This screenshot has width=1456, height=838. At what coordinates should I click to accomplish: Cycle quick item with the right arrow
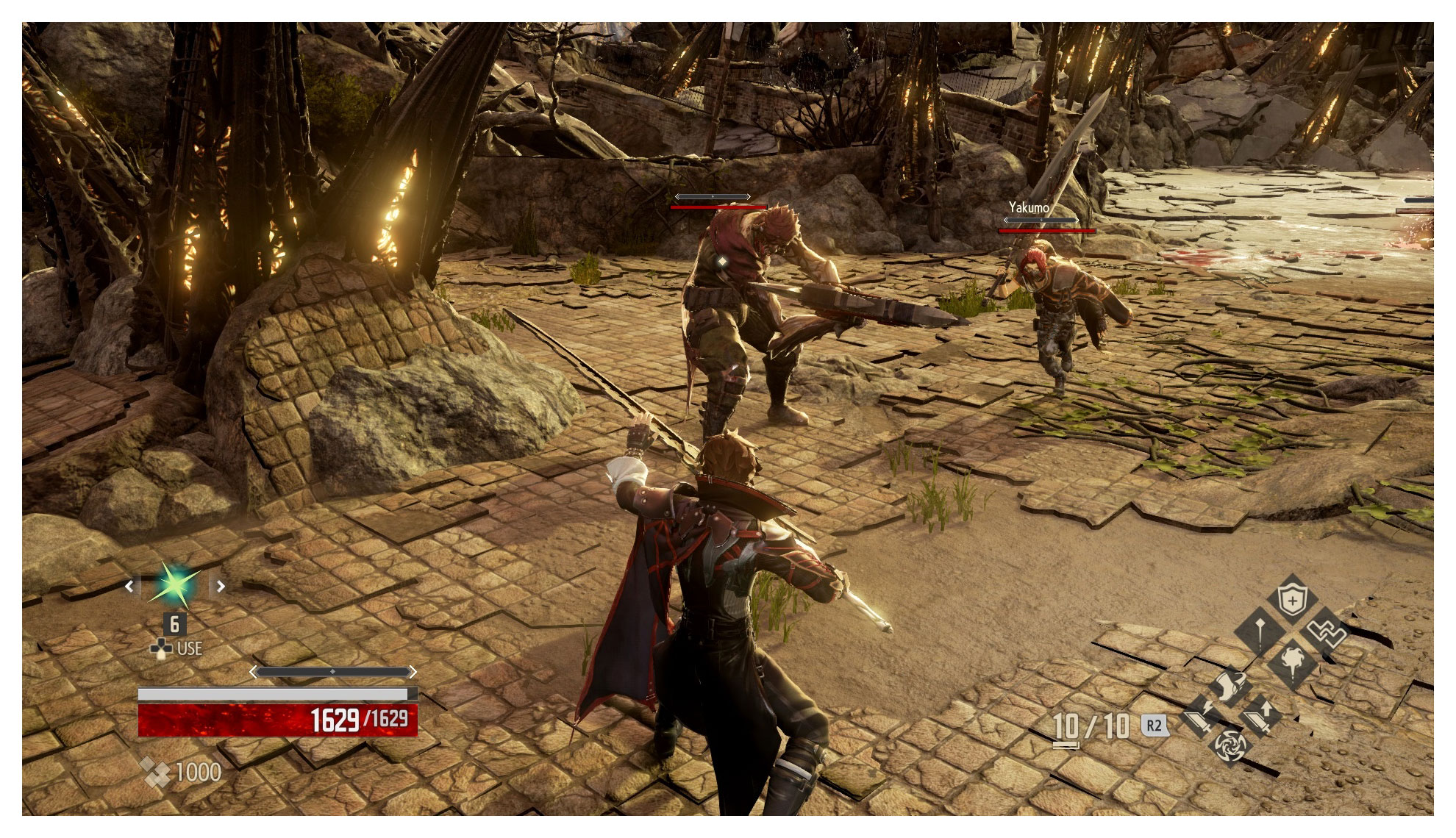pos(221,586)
